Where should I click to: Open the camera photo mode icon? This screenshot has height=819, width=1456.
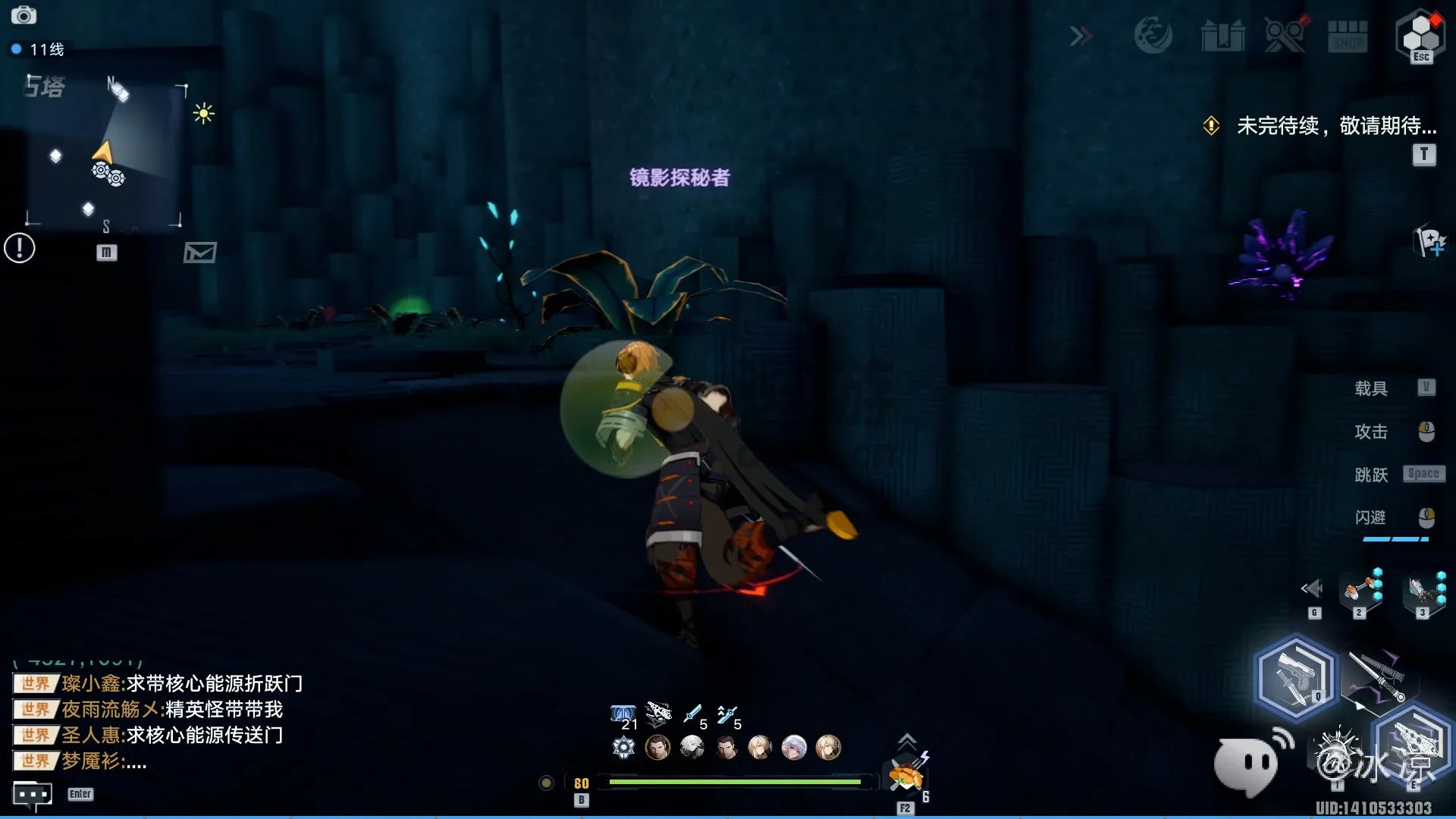24,15
